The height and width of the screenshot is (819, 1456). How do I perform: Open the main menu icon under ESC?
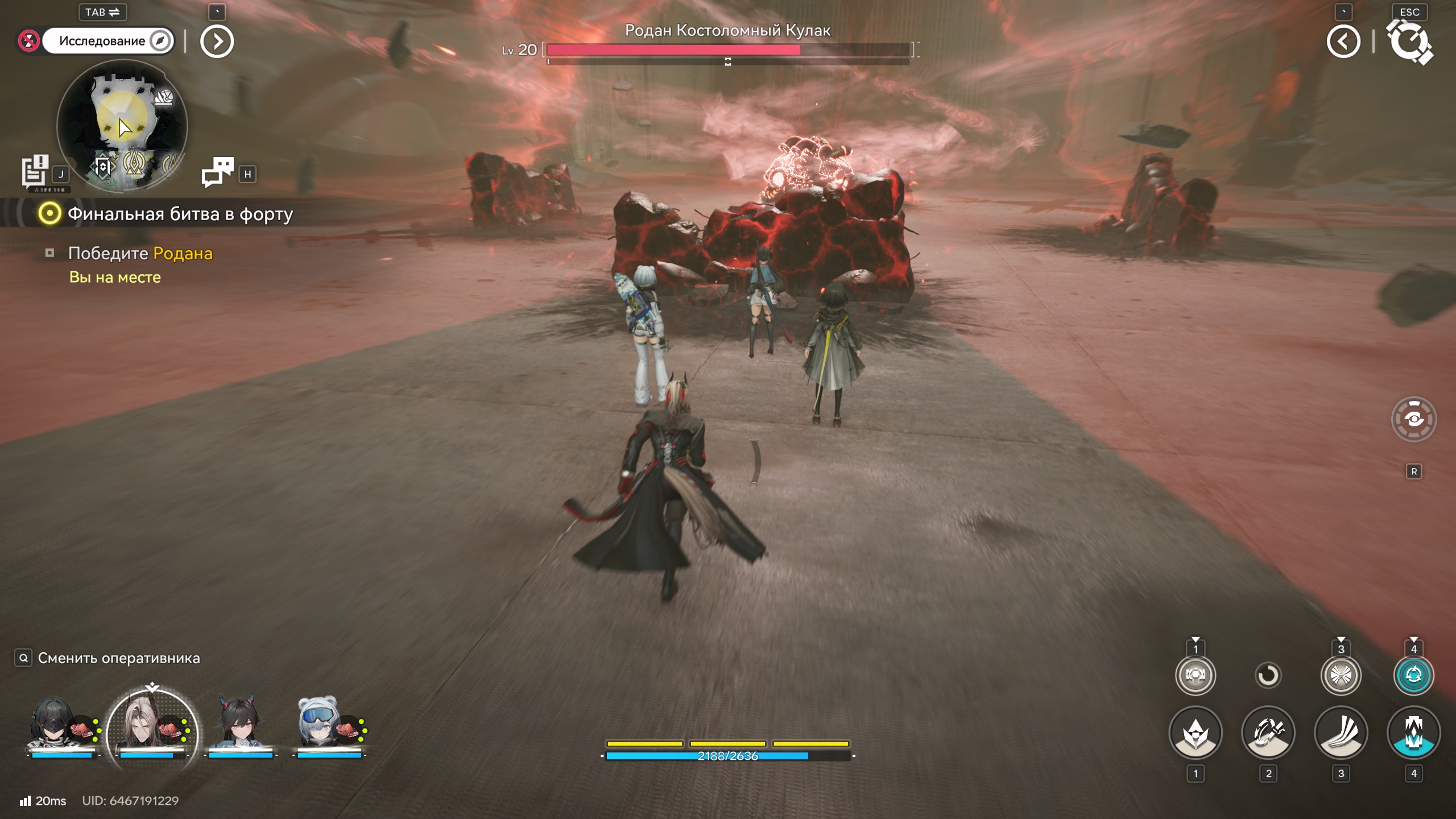tap(1410, 42)
